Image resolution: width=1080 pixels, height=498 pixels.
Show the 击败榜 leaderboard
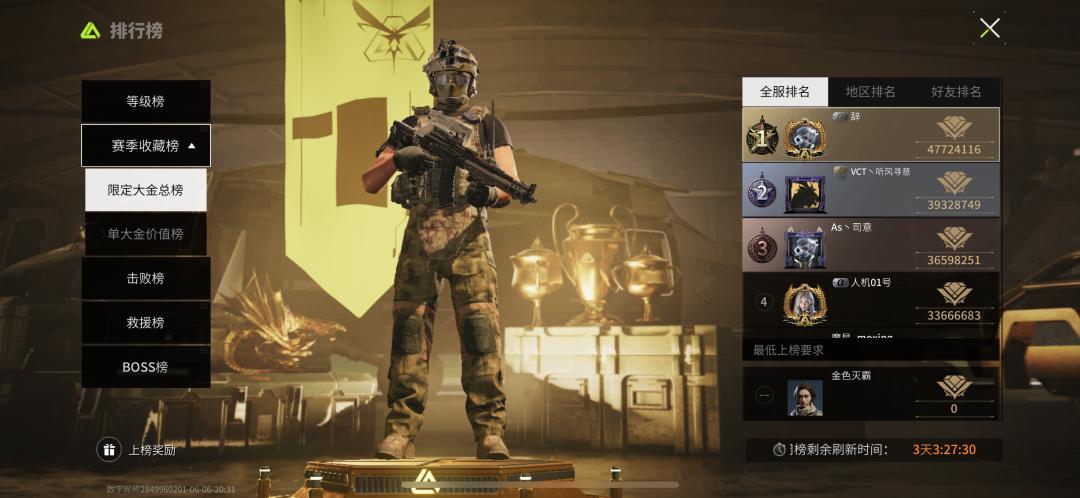[x=146, y=278]
